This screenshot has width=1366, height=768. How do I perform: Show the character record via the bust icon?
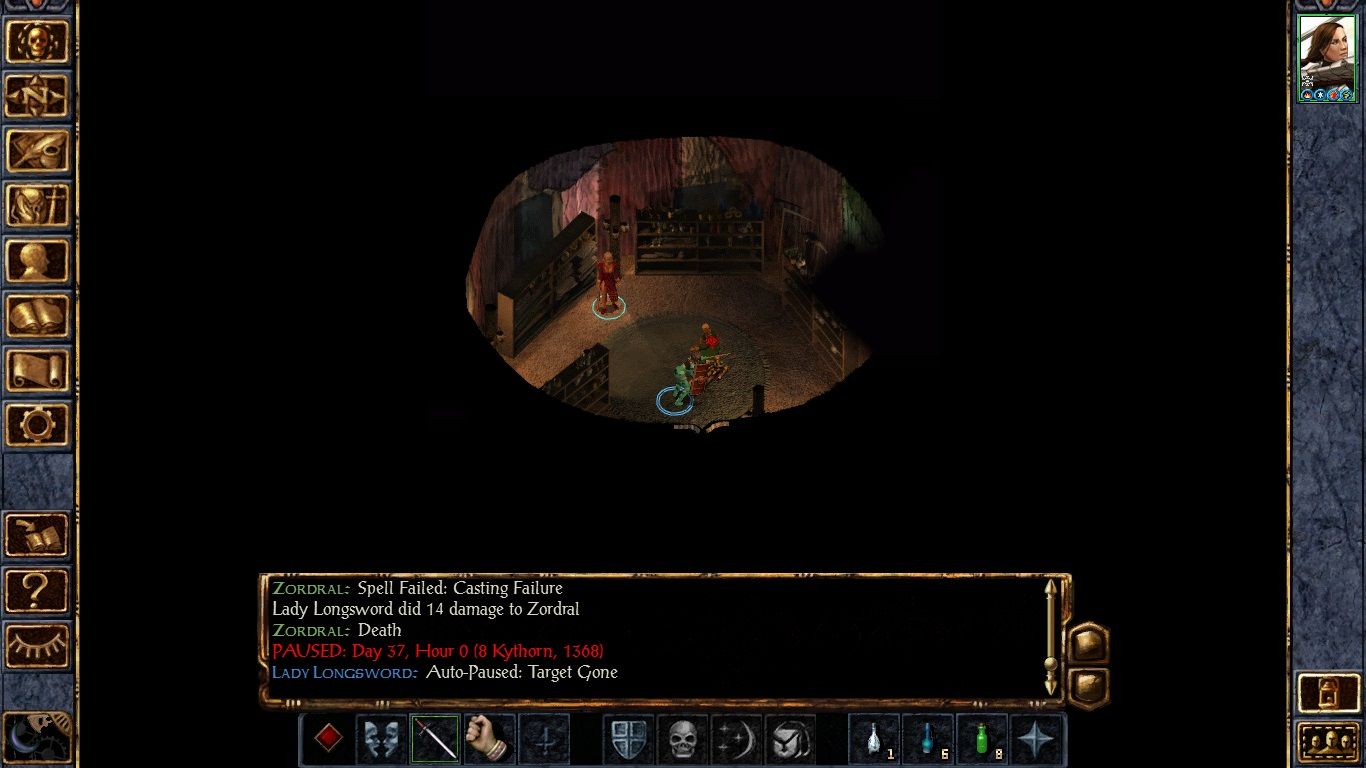tap(38, 261)
